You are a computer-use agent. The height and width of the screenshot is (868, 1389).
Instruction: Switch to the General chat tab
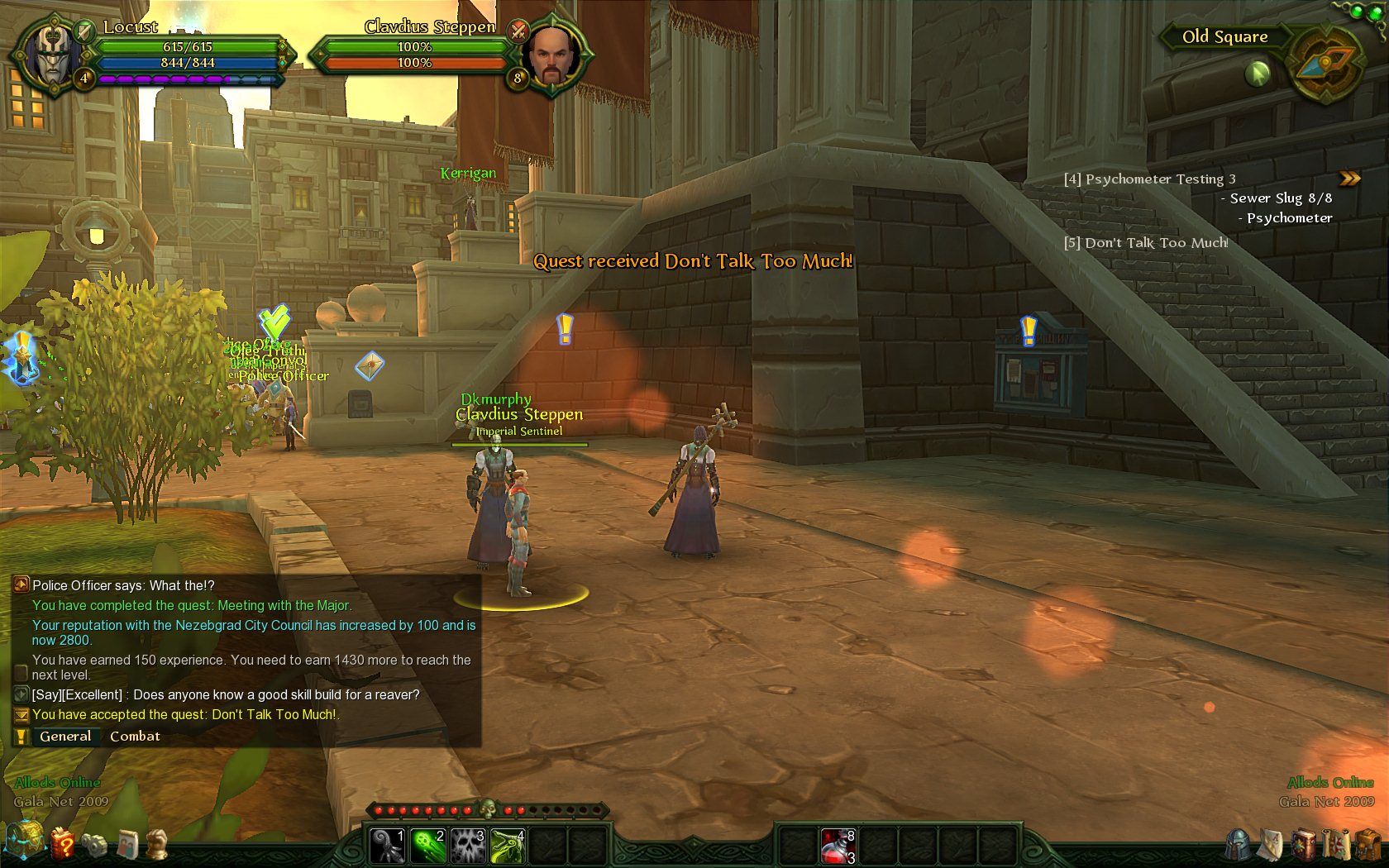tap(65, 736)
